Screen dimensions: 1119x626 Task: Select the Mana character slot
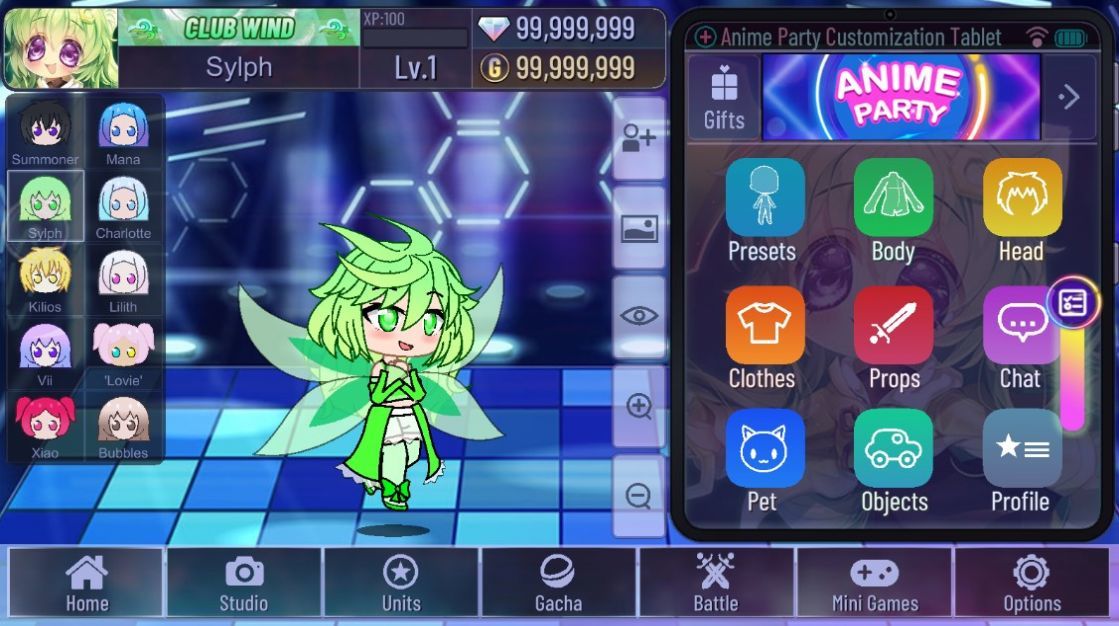123,132
